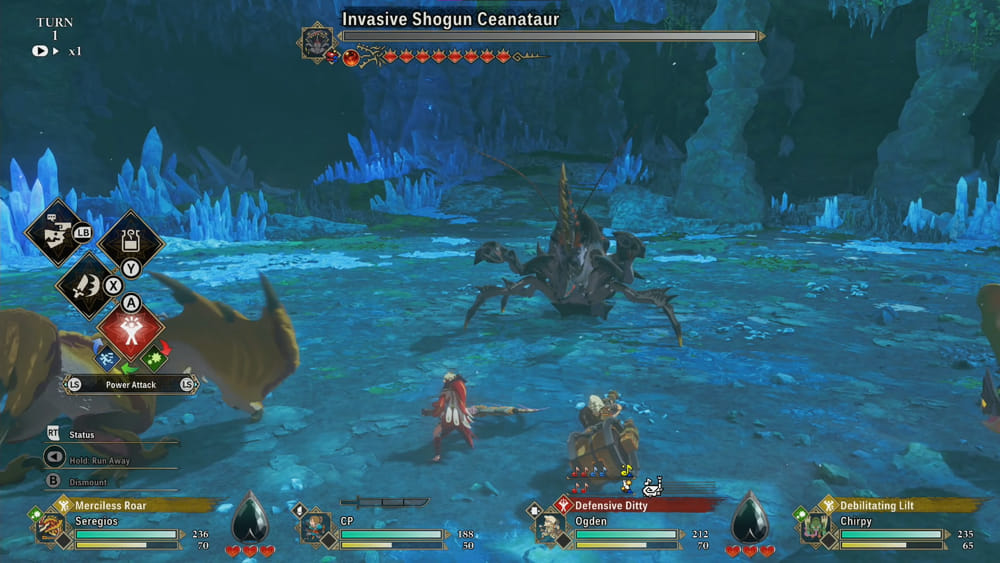Select Ogden portrait in party panel
The width and height of the screenshot is (1000, 563).
tap(548, 526)
